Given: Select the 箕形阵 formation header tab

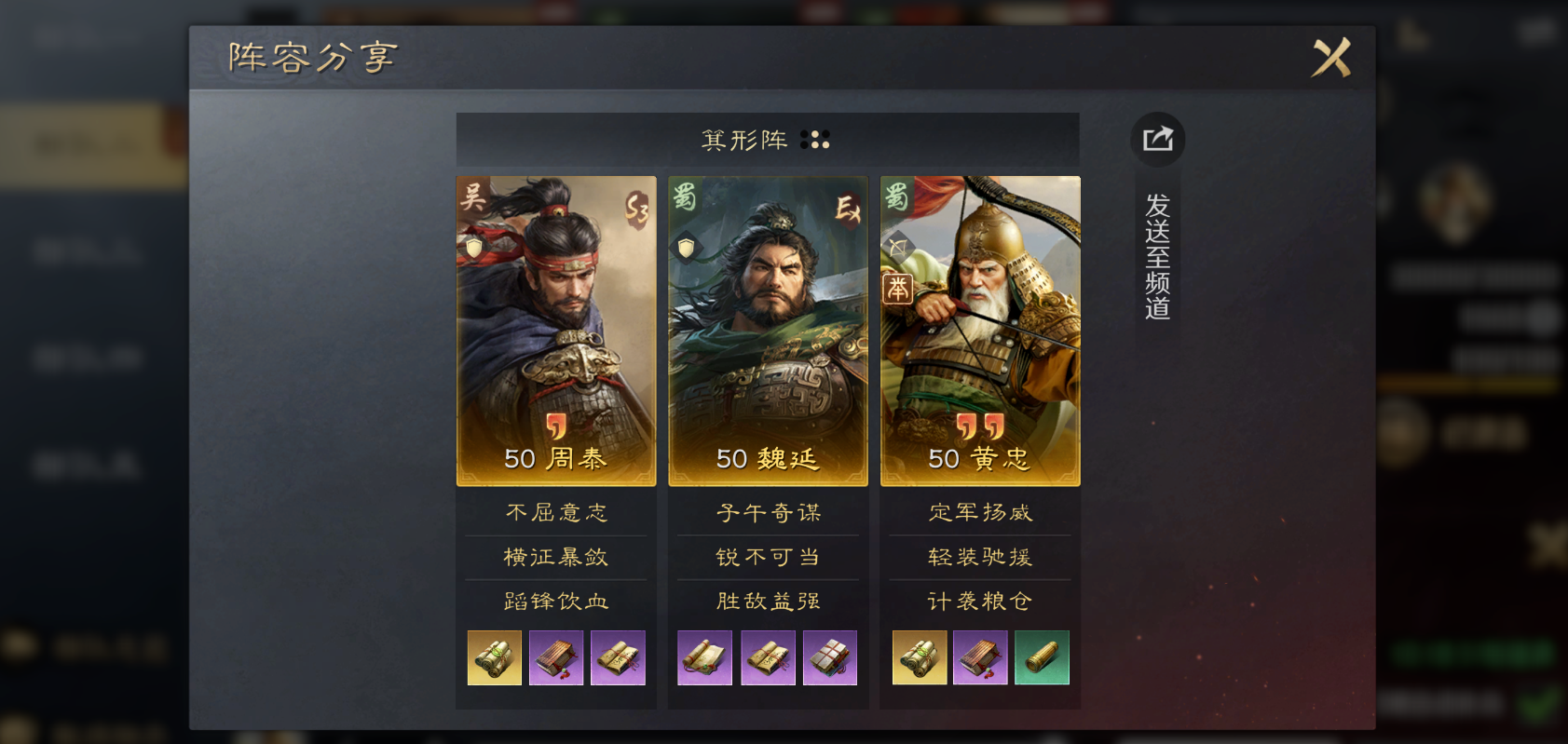Looking at the screenshot, I should click(769, 140).
